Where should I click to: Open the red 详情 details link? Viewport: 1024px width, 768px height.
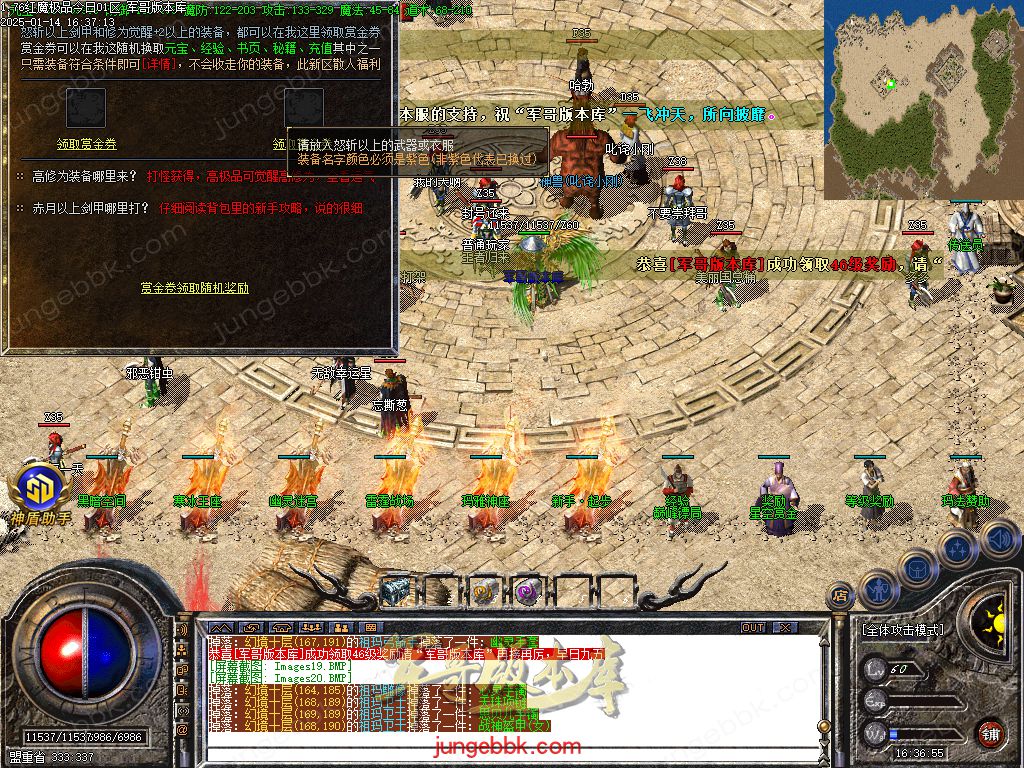(160, 63)
